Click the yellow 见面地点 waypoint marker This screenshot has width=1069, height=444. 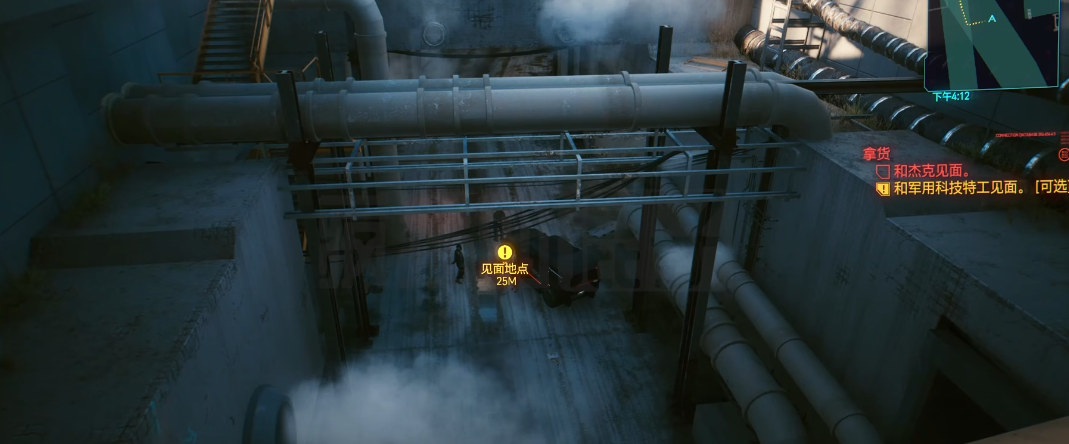(x=505, y=253)
